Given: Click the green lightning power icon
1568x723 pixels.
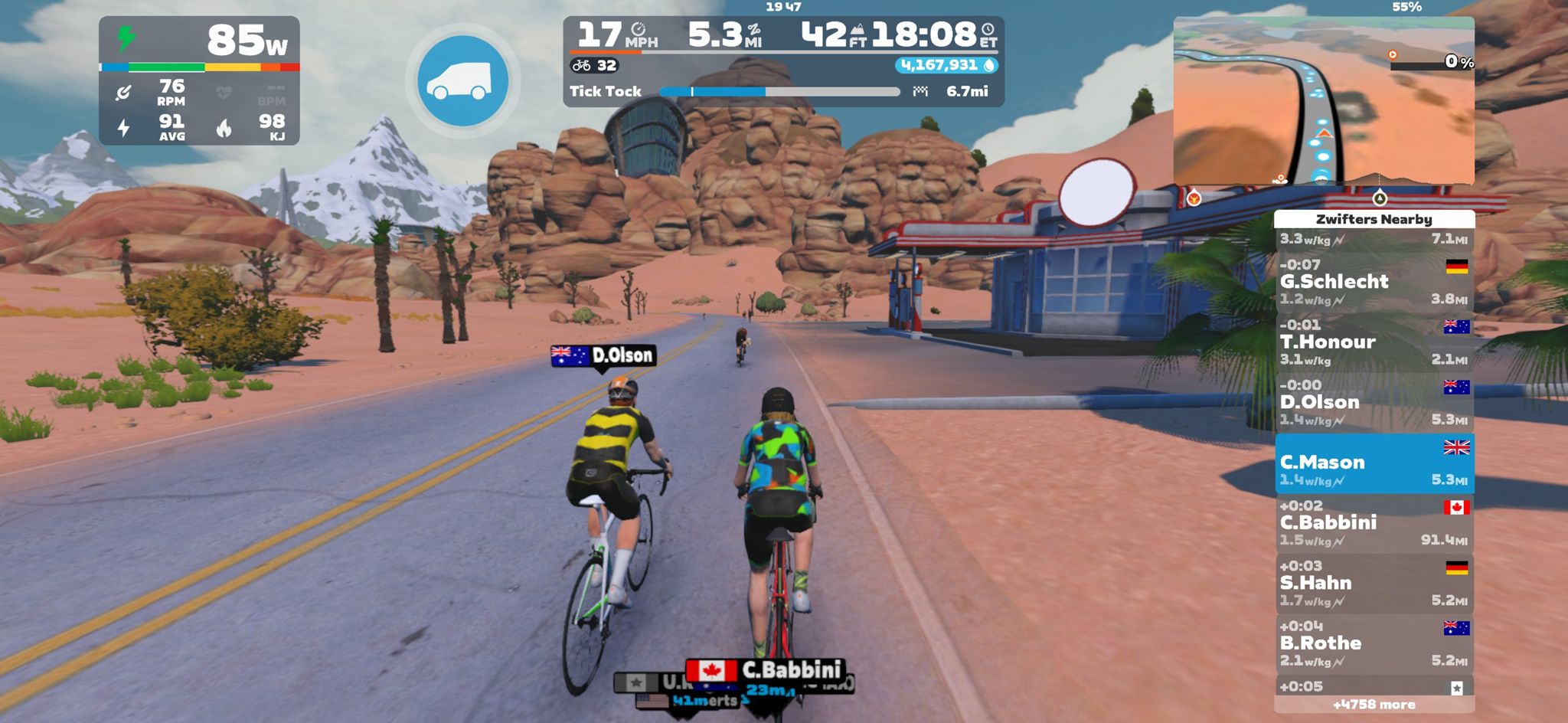Looking at the screenshot, I should pyautogui.click(x=125, y=37).
